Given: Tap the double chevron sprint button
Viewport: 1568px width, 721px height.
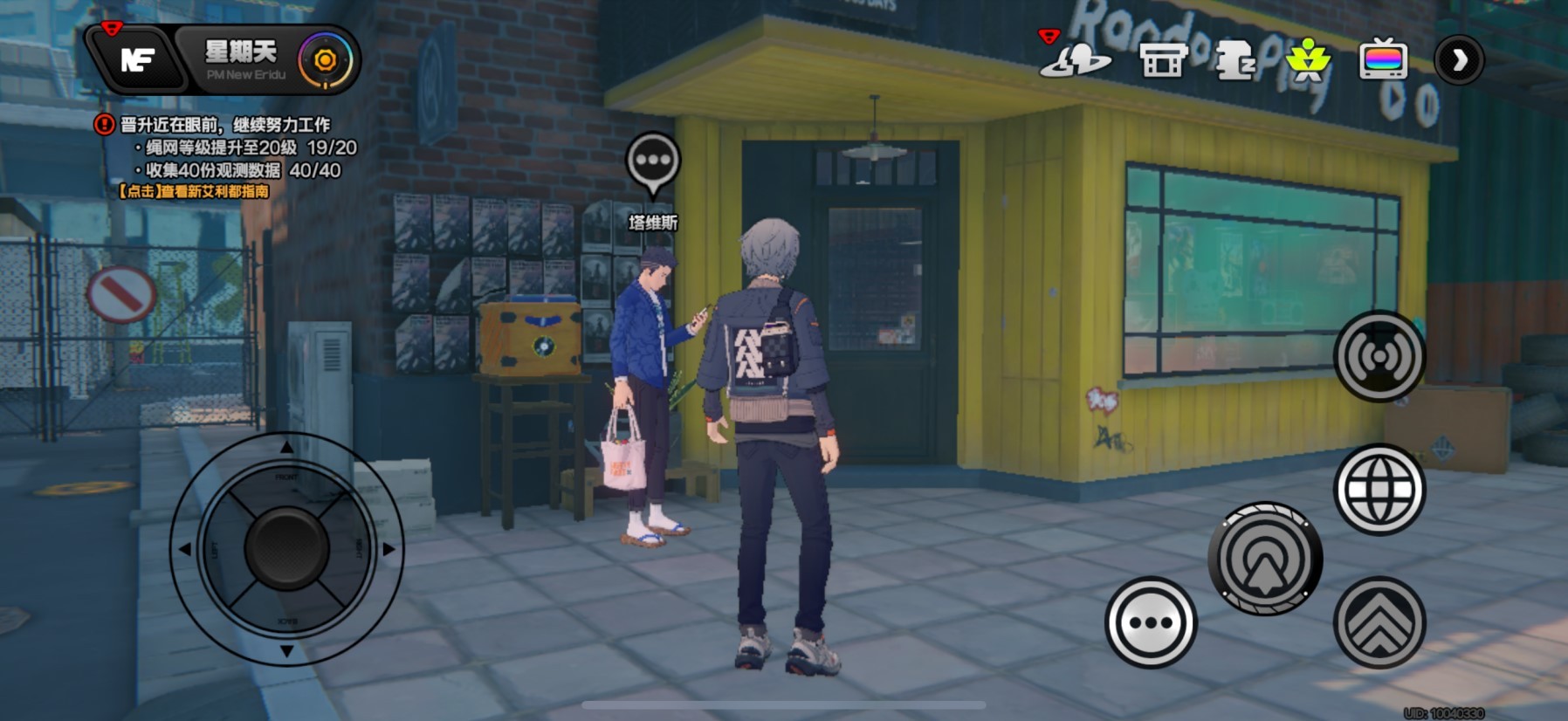Looking at the screenshot, I should [x=1379, y=623].
